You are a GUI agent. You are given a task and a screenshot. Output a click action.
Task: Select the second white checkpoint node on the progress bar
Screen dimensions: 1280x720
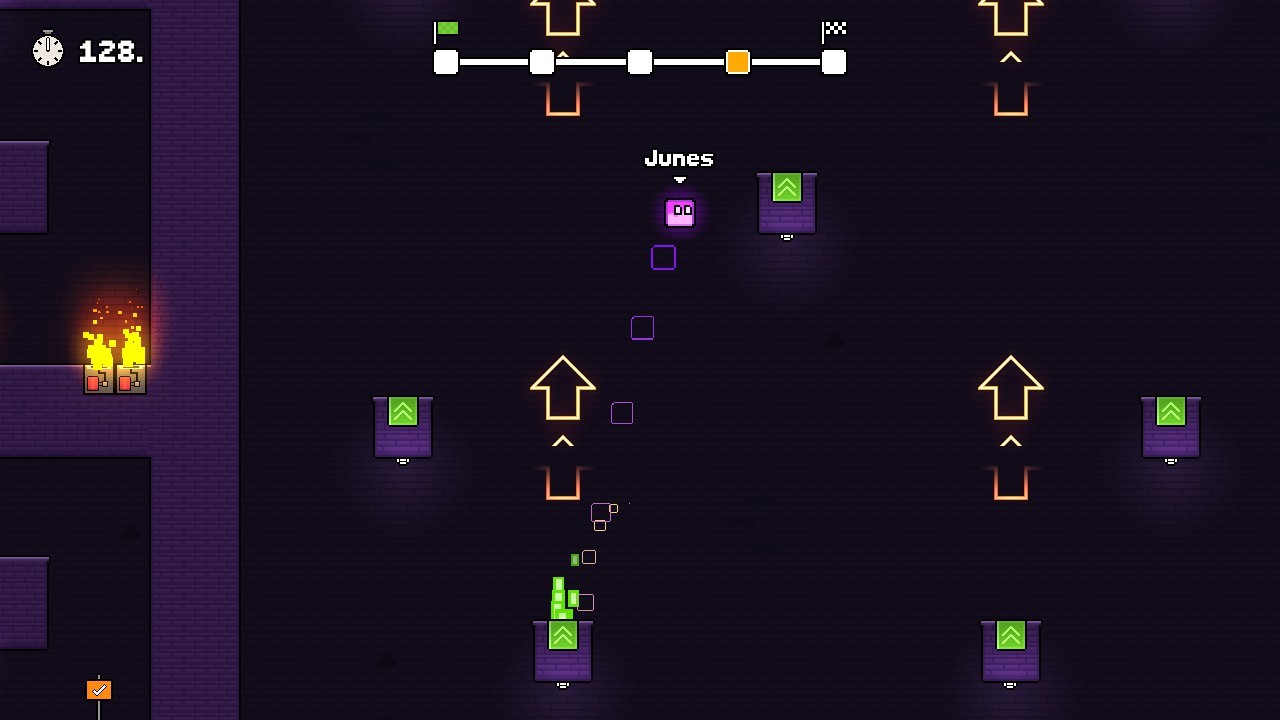click(x=541, y=62)
